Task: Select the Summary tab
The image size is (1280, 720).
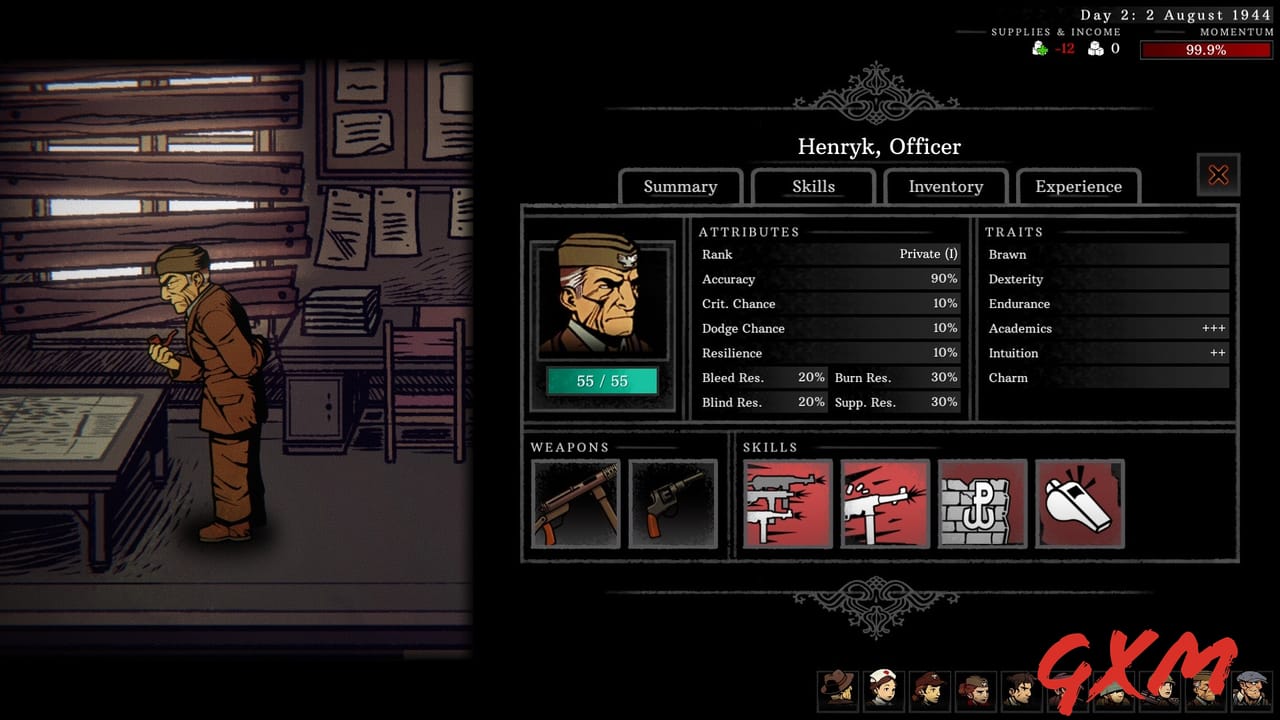Action: [x=681, y=186]
